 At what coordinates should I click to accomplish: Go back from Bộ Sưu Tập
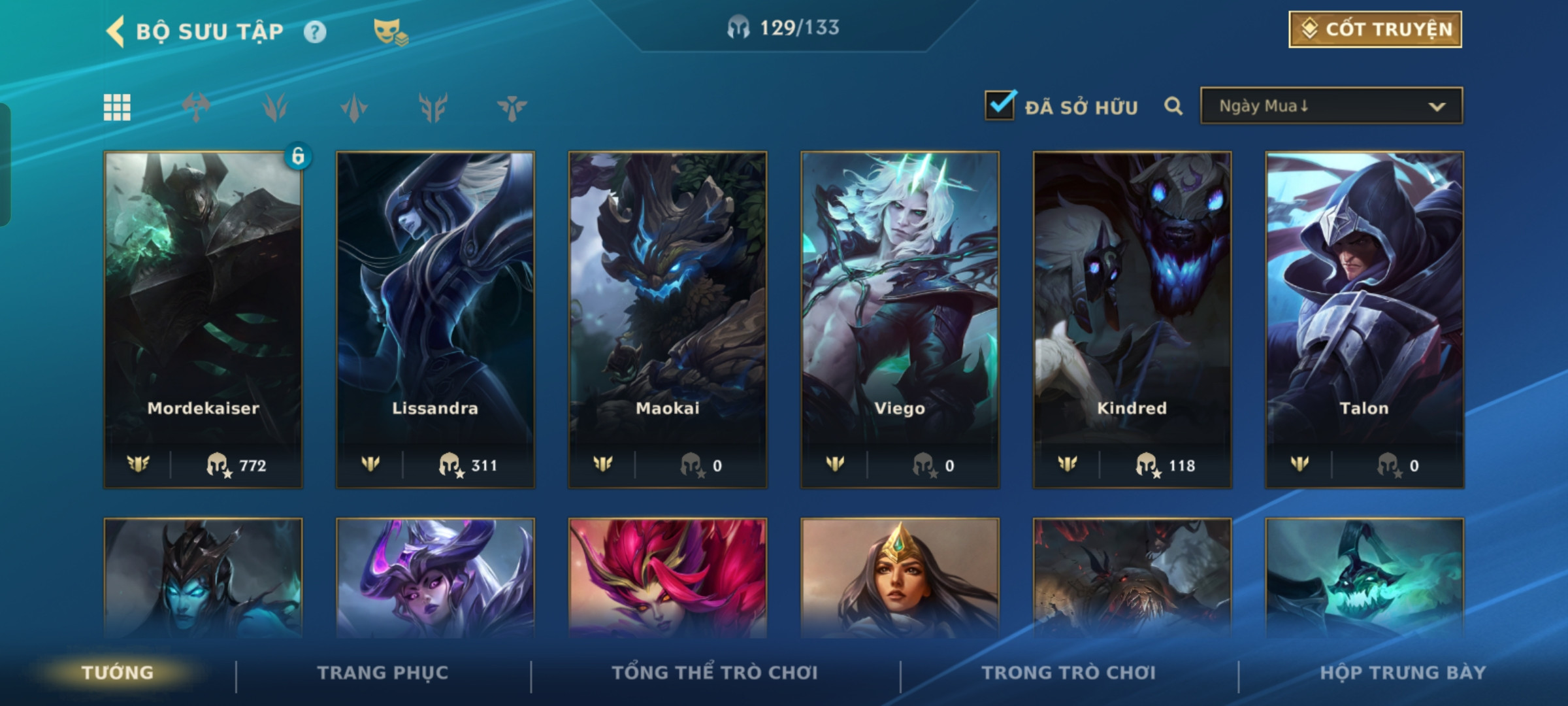point(116,31)
